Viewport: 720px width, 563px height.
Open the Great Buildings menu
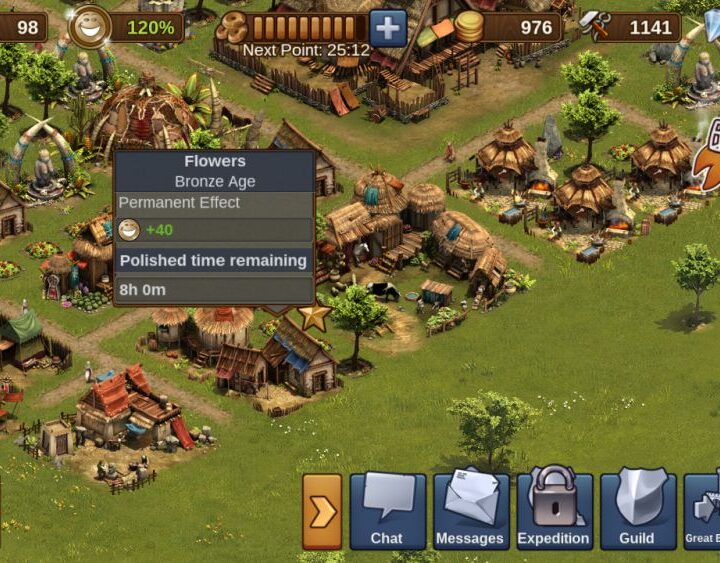(703, 511)
